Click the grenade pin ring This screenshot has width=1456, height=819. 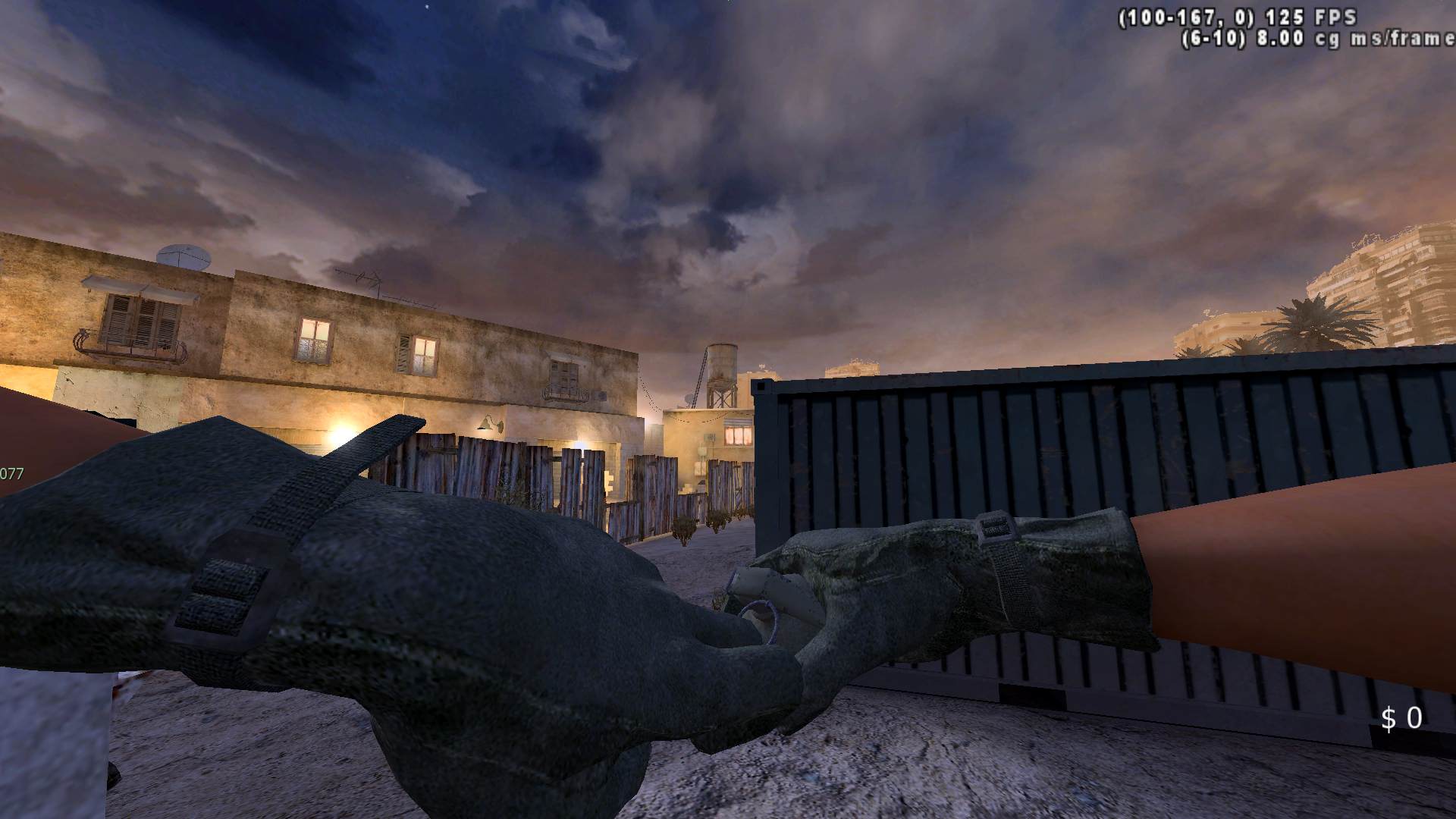point(761,620)
